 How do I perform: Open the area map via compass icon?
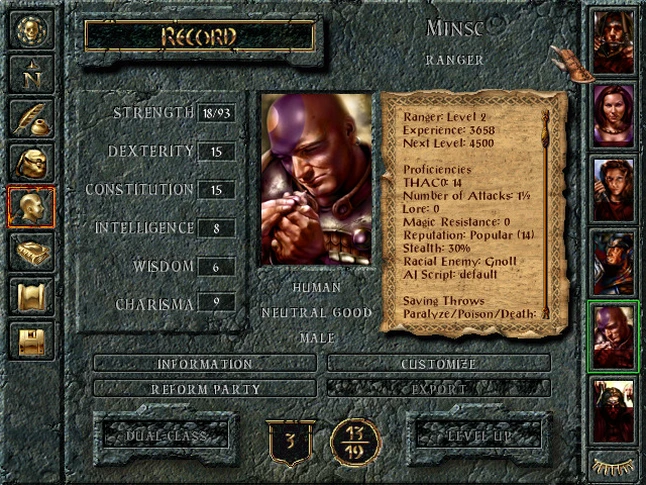tap(32, 73)
